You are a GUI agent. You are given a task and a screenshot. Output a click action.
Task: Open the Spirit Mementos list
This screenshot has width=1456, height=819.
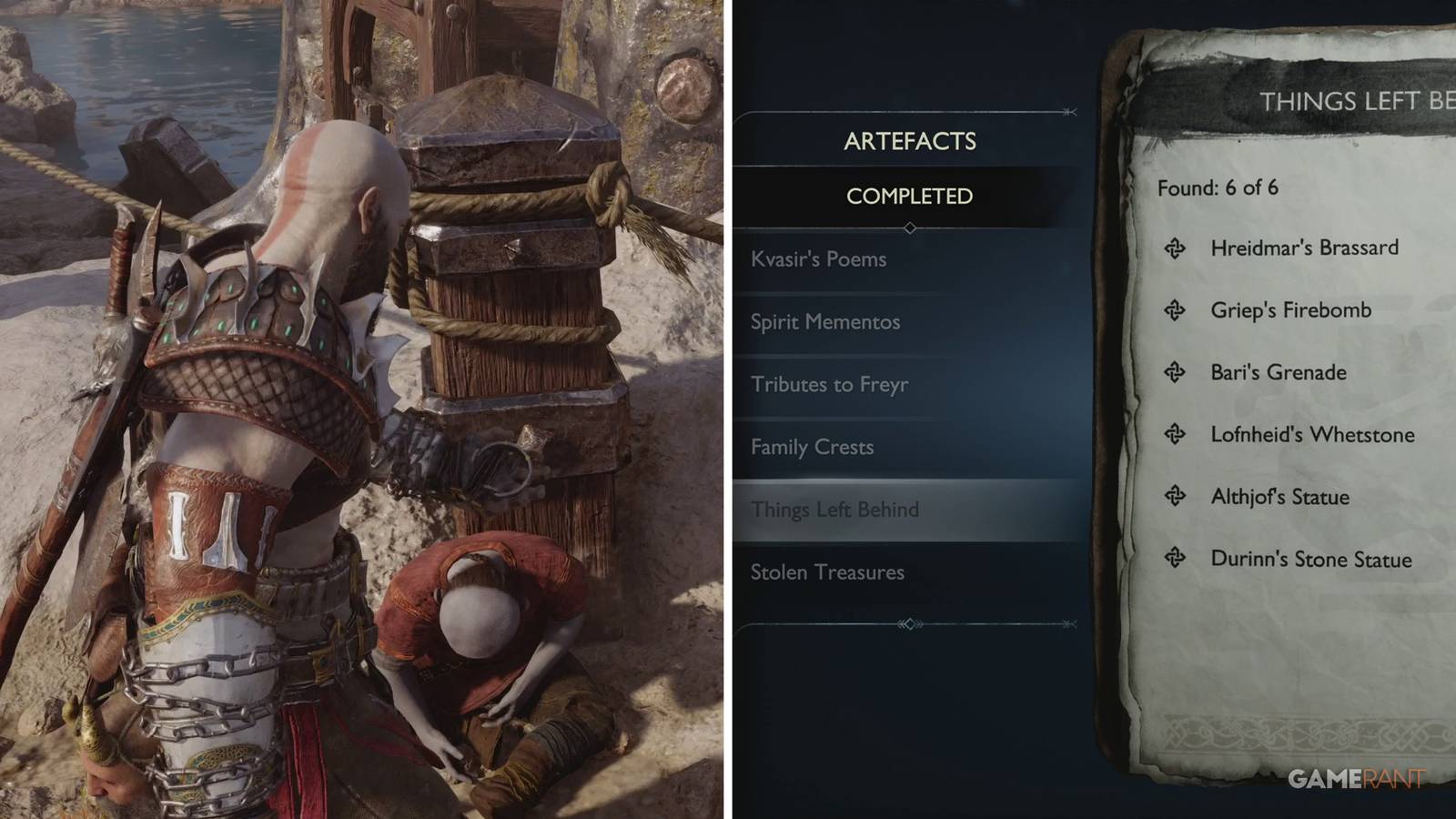click(824, 322)
